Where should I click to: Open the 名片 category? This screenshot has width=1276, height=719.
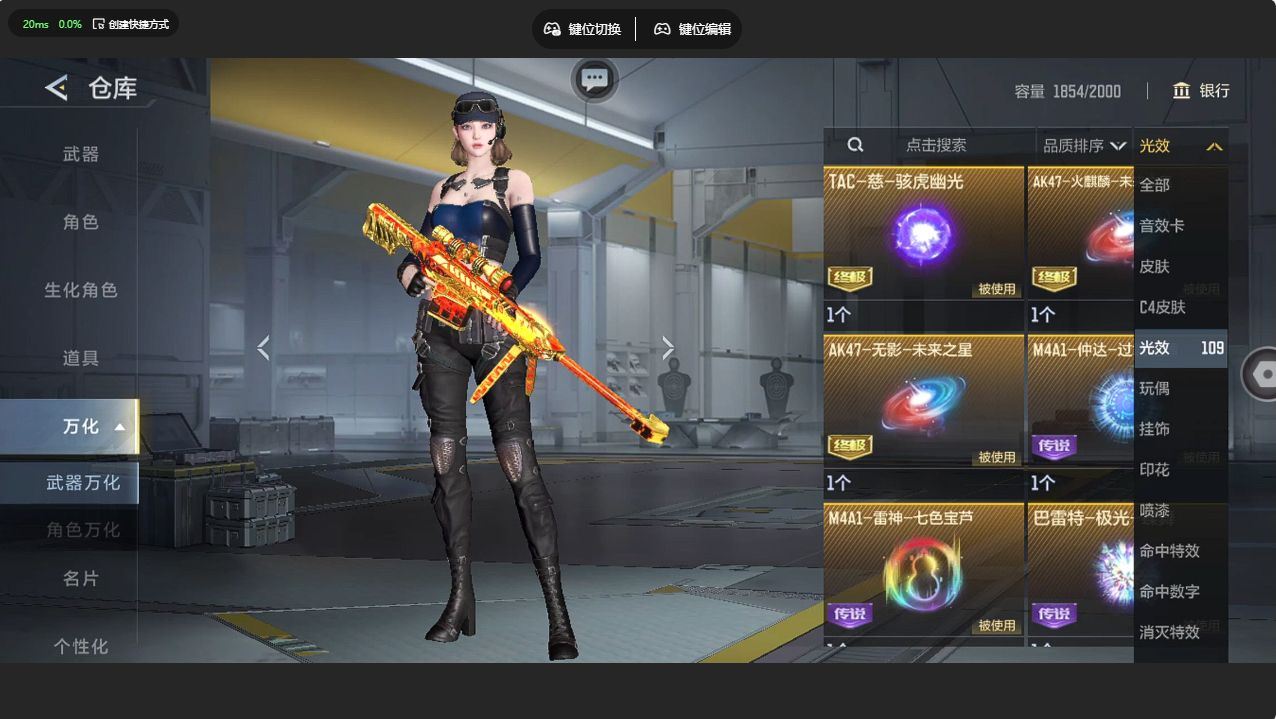(81, 579)
